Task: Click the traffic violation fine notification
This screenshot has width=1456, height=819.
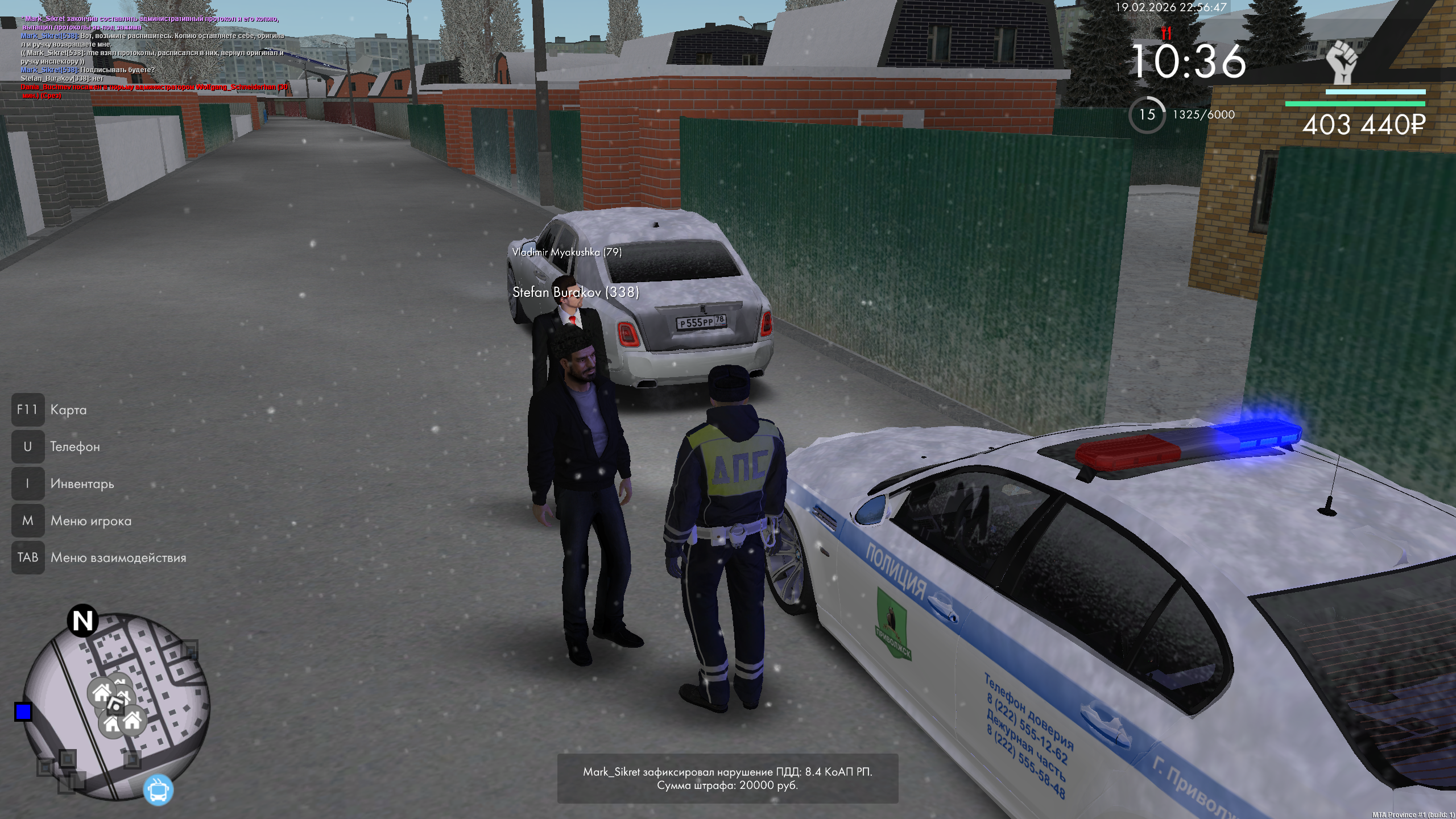Action: (x=727, y=778)
